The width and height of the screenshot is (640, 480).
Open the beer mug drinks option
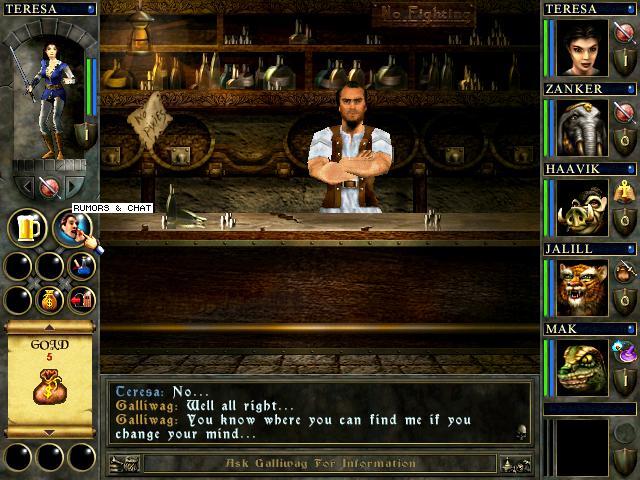[x=27, y=227]
